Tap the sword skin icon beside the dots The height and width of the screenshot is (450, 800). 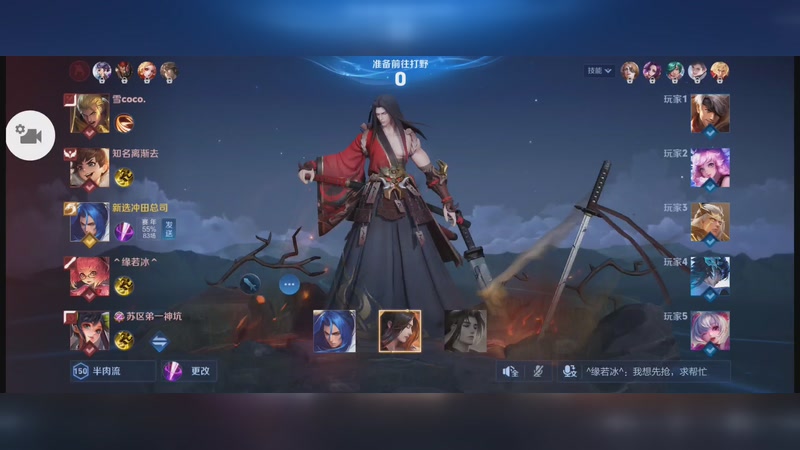tap(249, 284)
